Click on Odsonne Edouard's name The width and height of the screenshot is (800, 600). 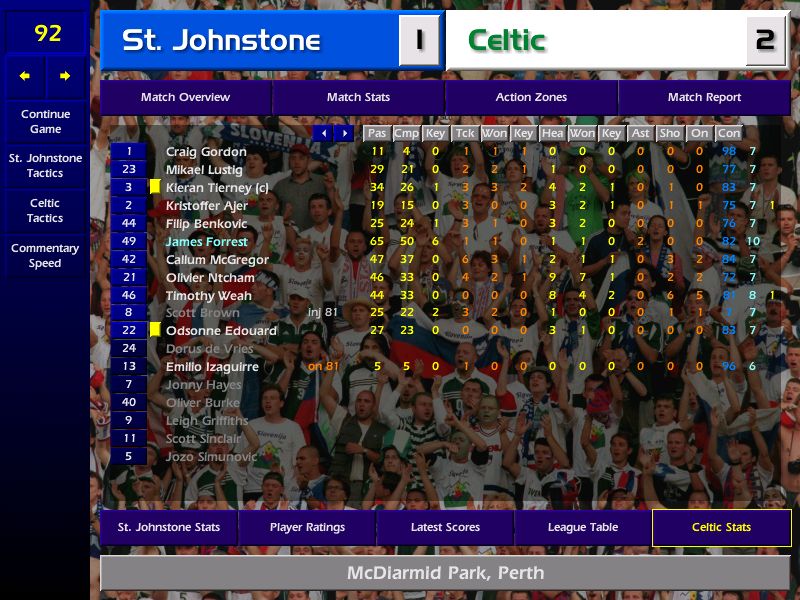tap(221, 331)
